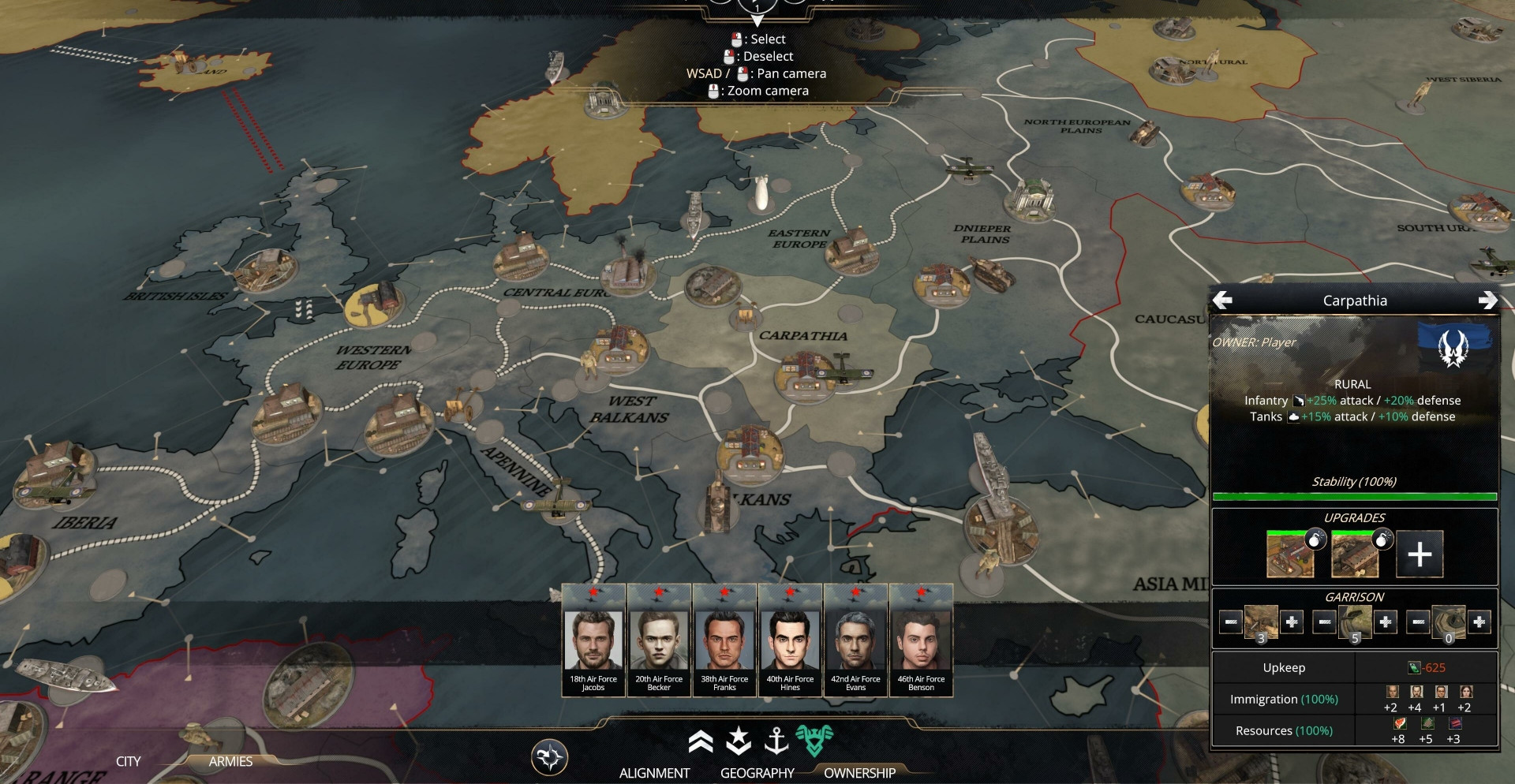The height and width of the screenshot is (784, 1515).
Task: Increase the bunker turret garrison count
Action: click(1479, 622)
